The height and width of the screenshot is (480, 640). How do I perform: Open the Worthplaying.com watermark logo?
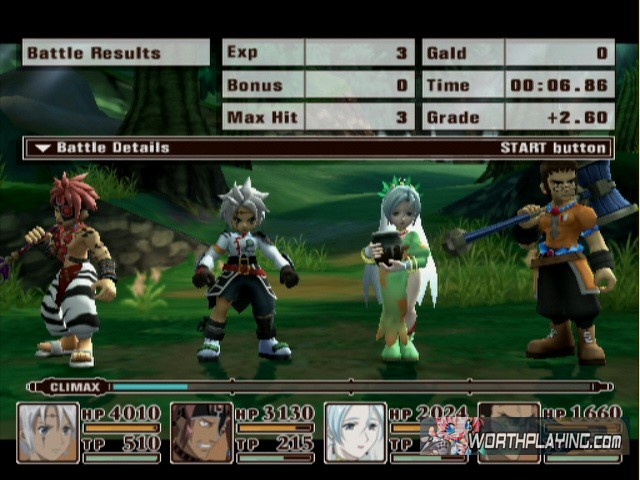[x=525, y=439]
